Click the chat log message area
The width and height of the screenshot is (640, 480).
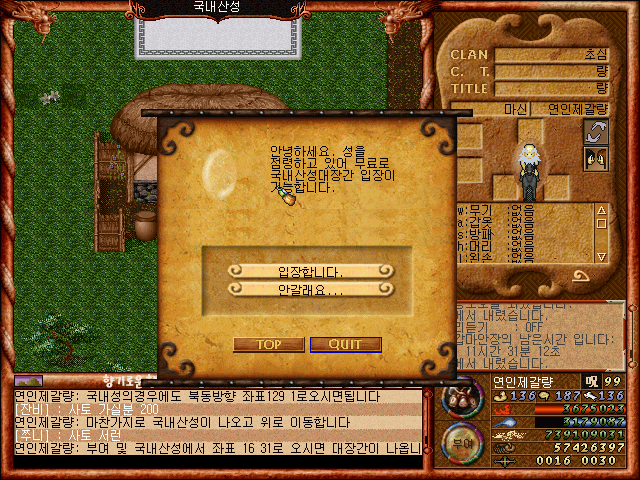[215, 428]
